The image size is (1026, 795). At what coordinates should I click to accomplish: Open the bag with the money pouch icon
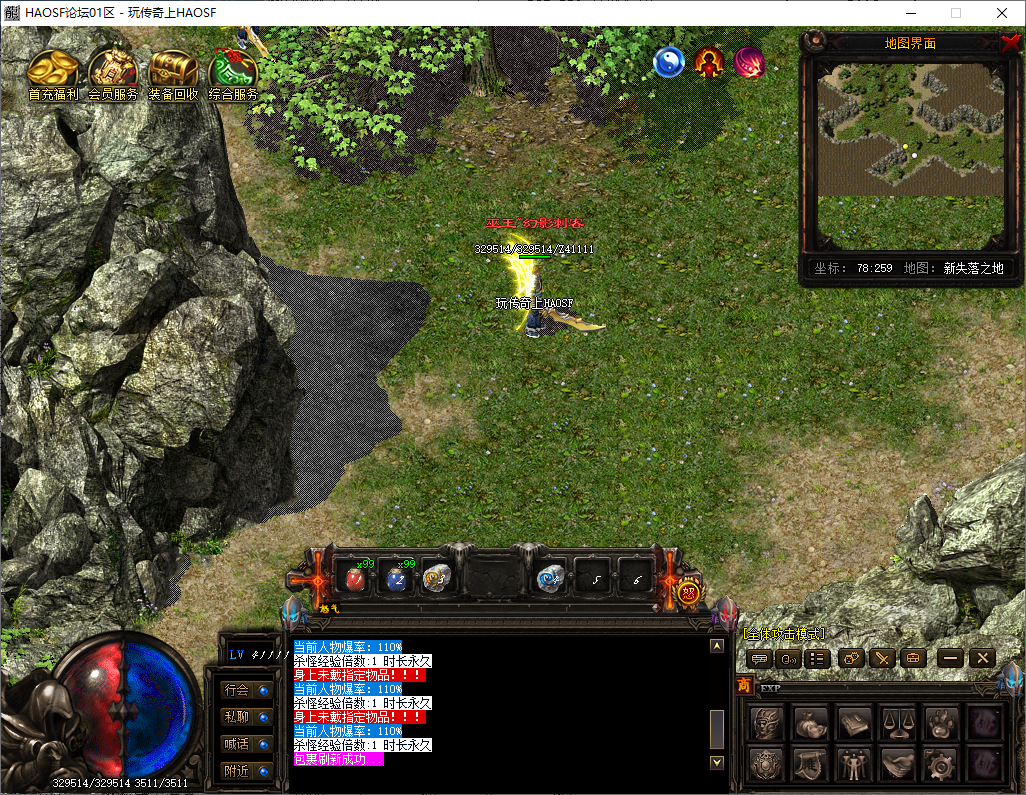click(810, 722)
